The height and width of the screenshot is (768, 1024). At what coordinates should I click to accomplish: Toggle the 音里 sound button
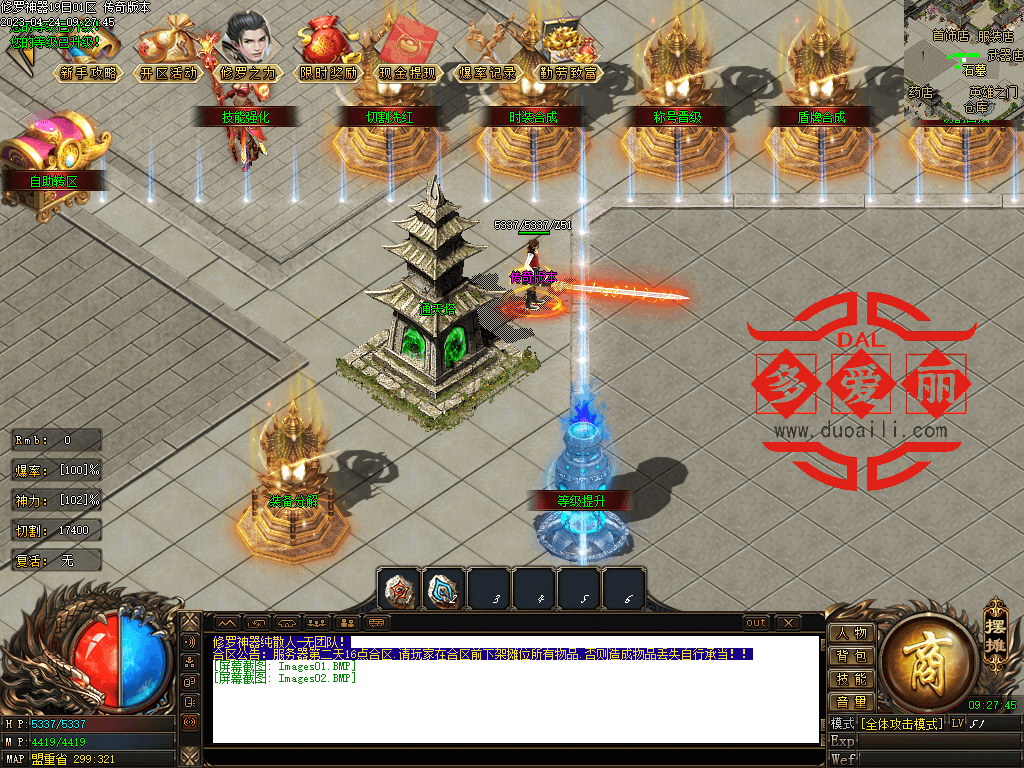tap(851, 702)
